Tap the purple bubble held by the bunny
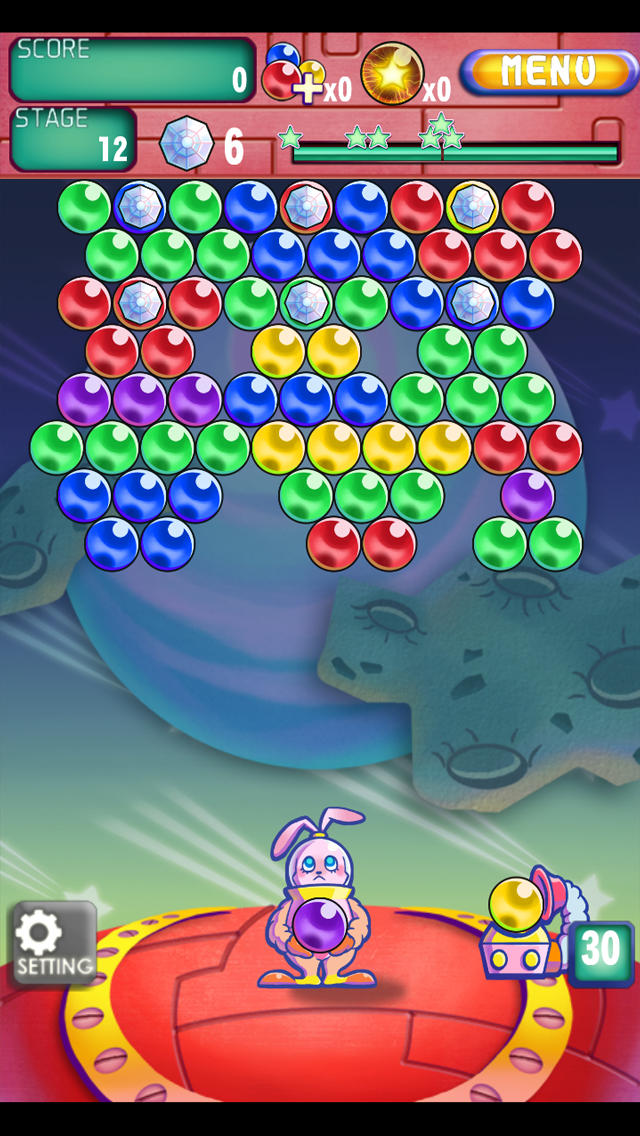 320,925
